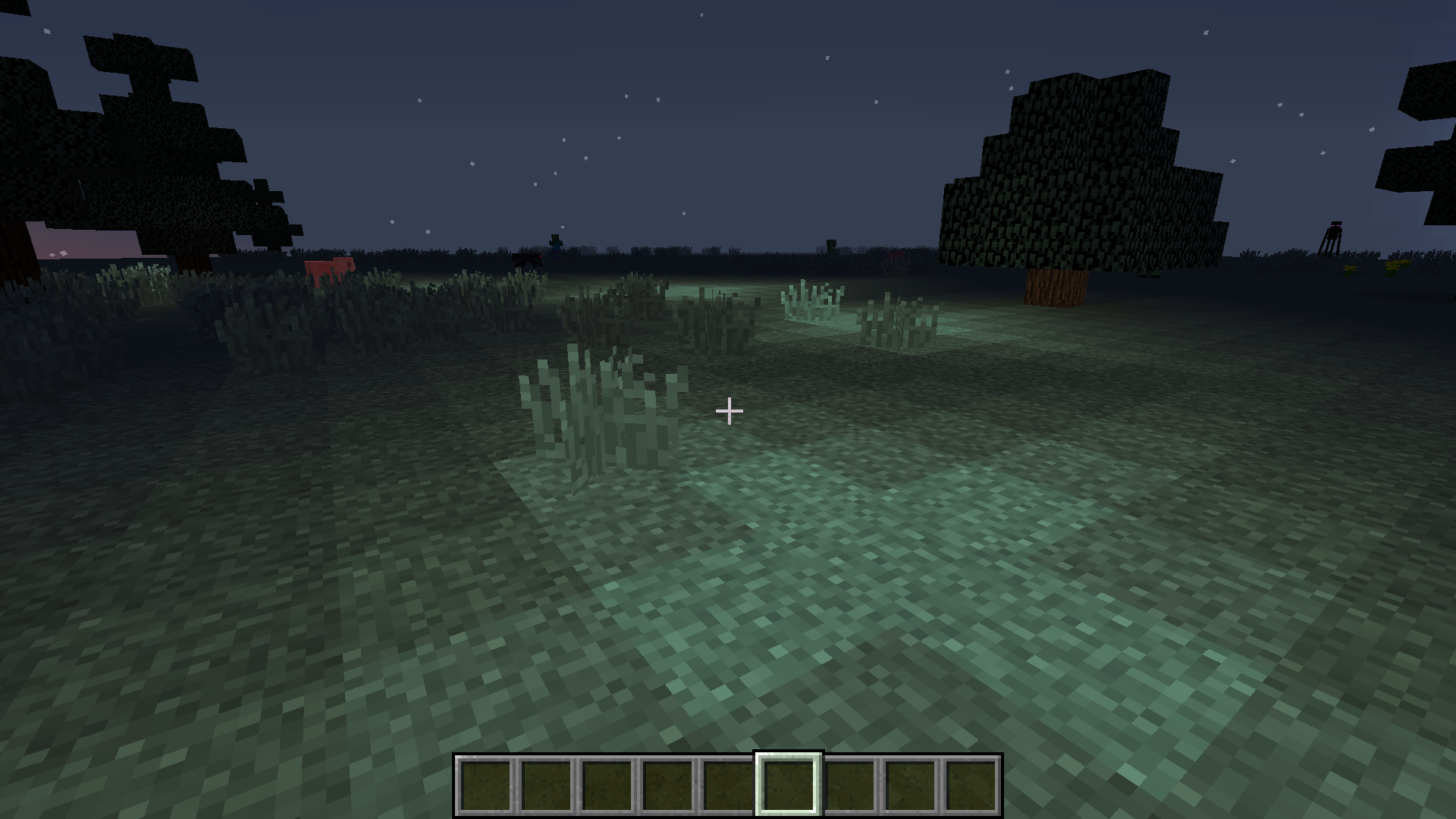Select the ninth hotbar slot
The height and width of the screenshot is (819, 1456).
coord(971,786)
